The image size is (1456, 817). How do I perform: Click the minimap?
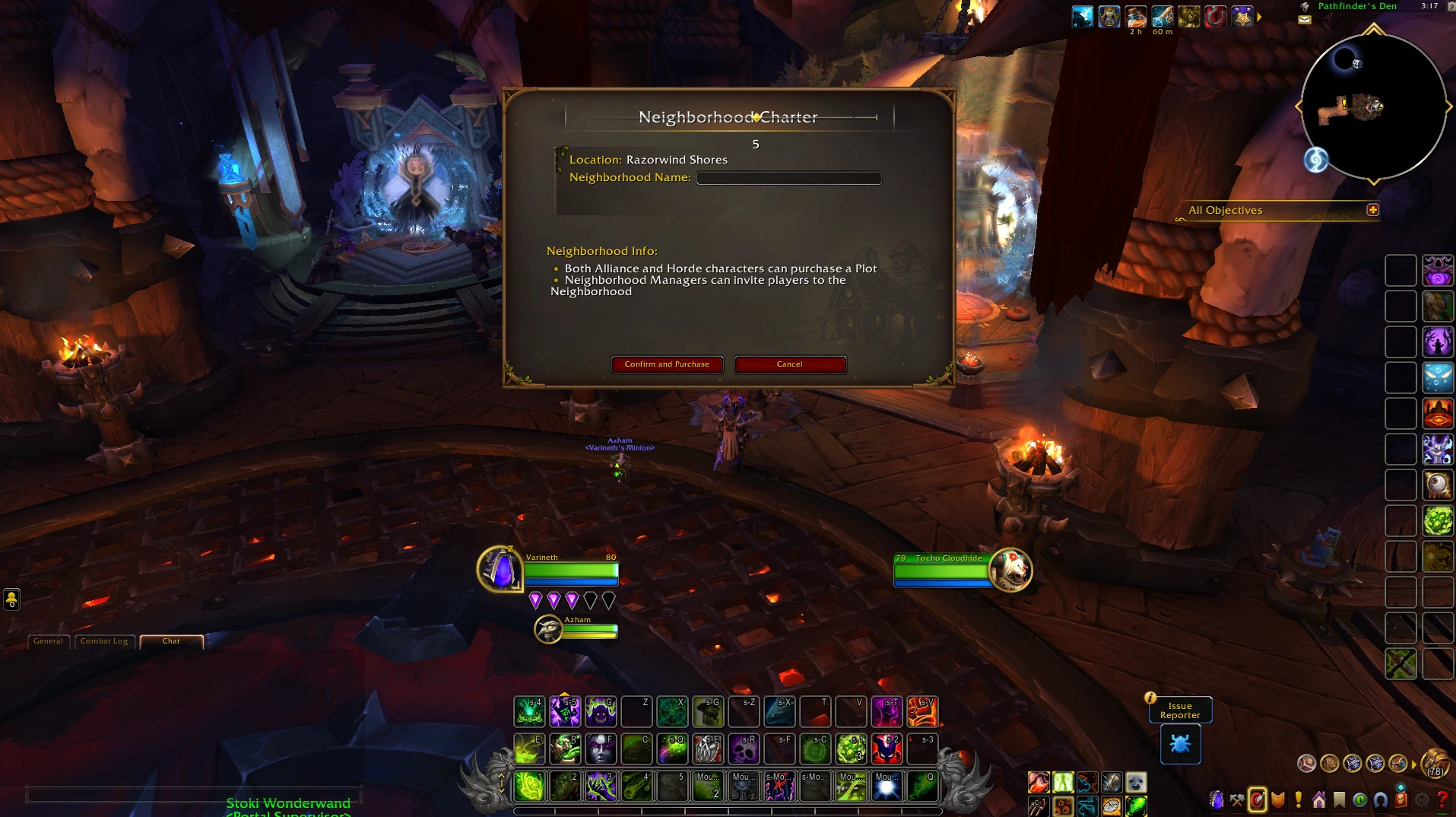(x=1373, y=106)
